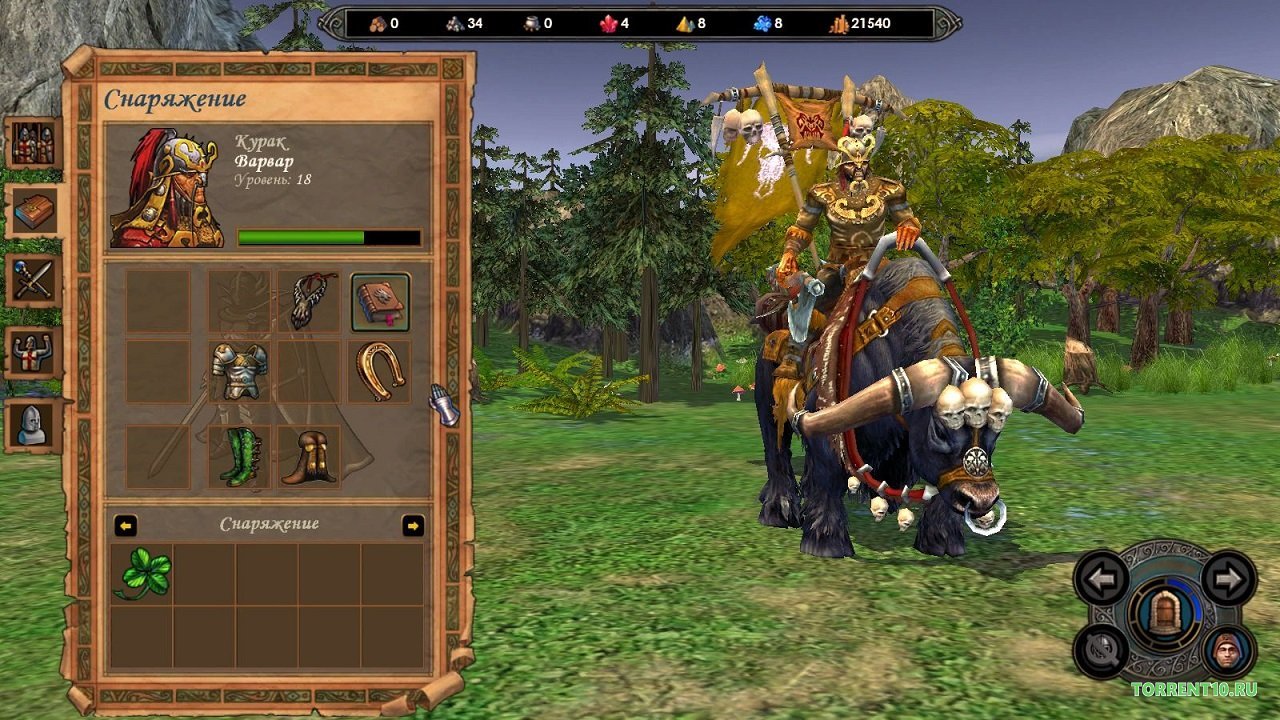Click the left arrow round button
The width and height of the screenshot is (1280, 720).
point(1102,578)
